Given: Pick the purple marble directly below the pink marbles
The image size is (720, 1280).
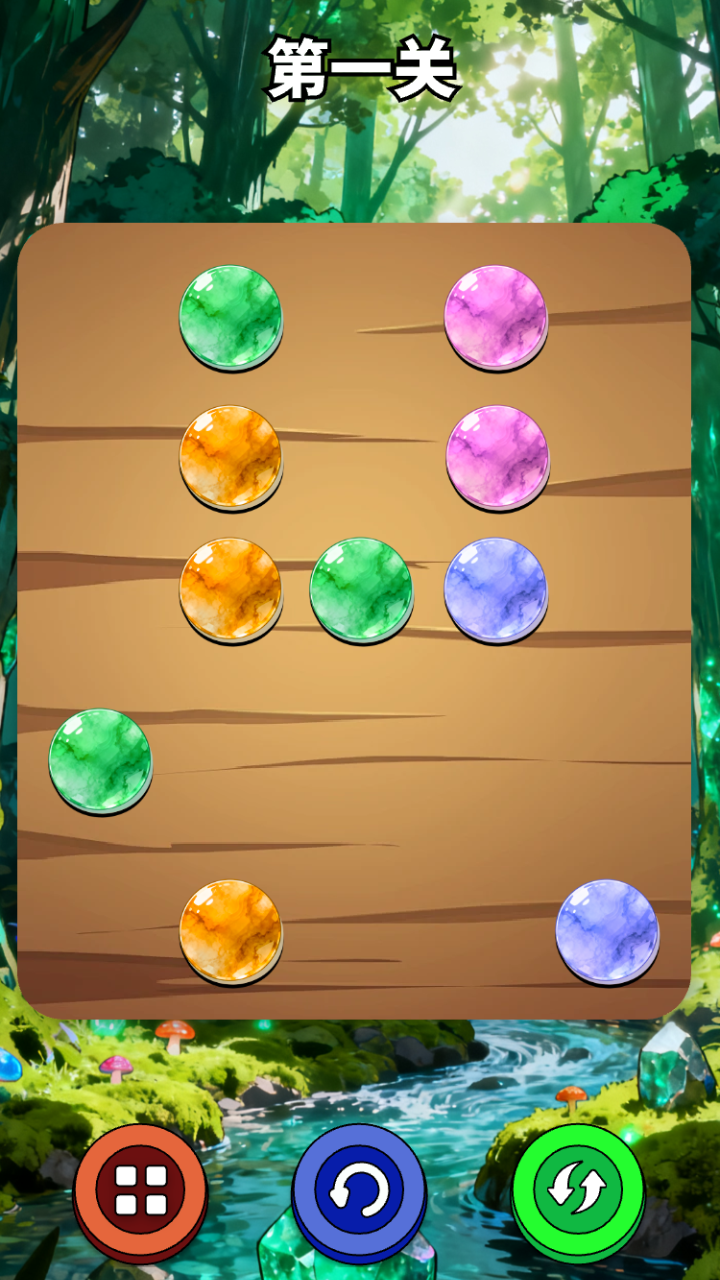Looking at the screenshot, I should tap(496, 589).
